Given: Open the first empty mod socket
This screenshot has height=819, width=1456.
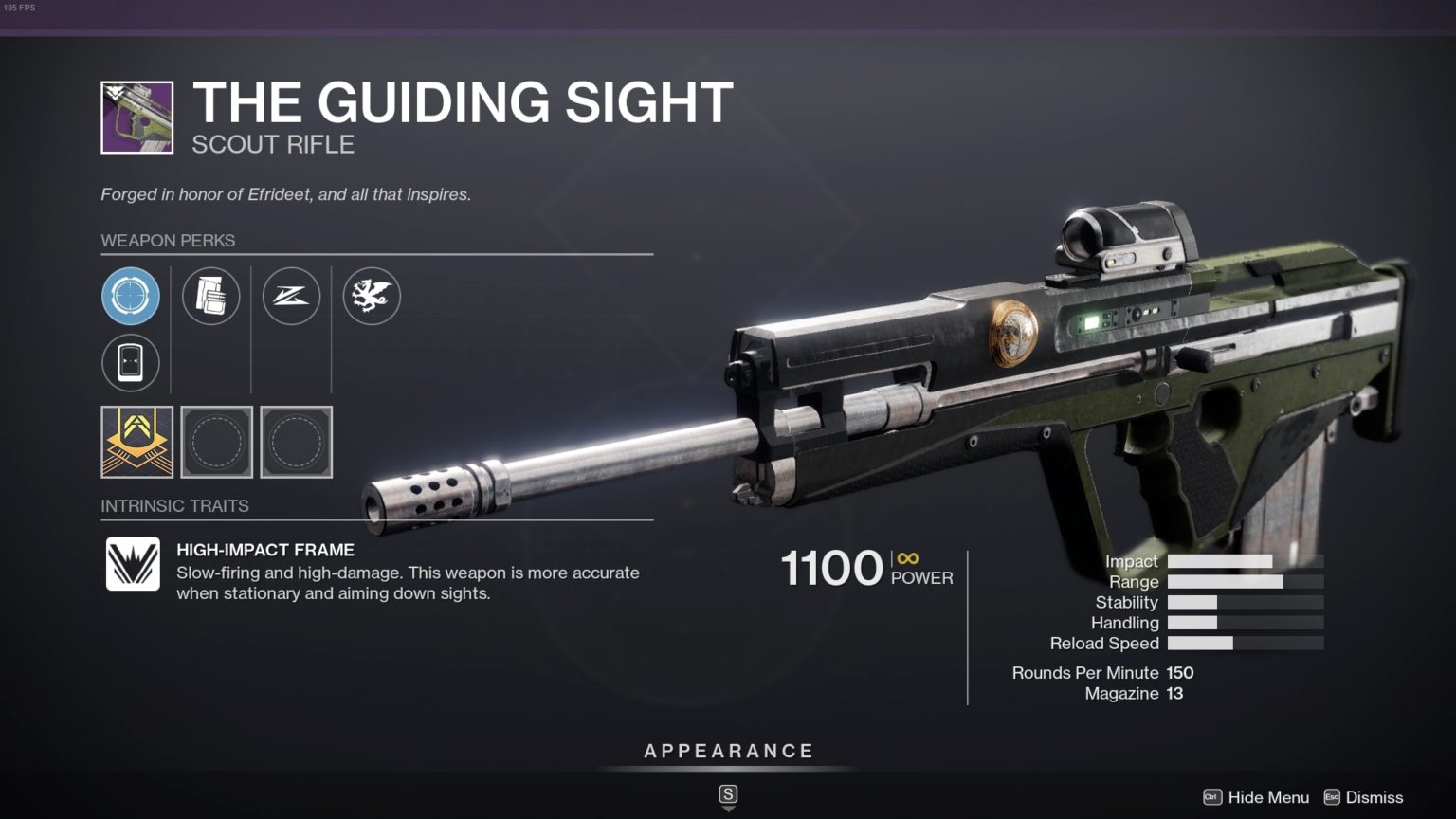Looking at the screenshot, I should [x=216, y=442].
